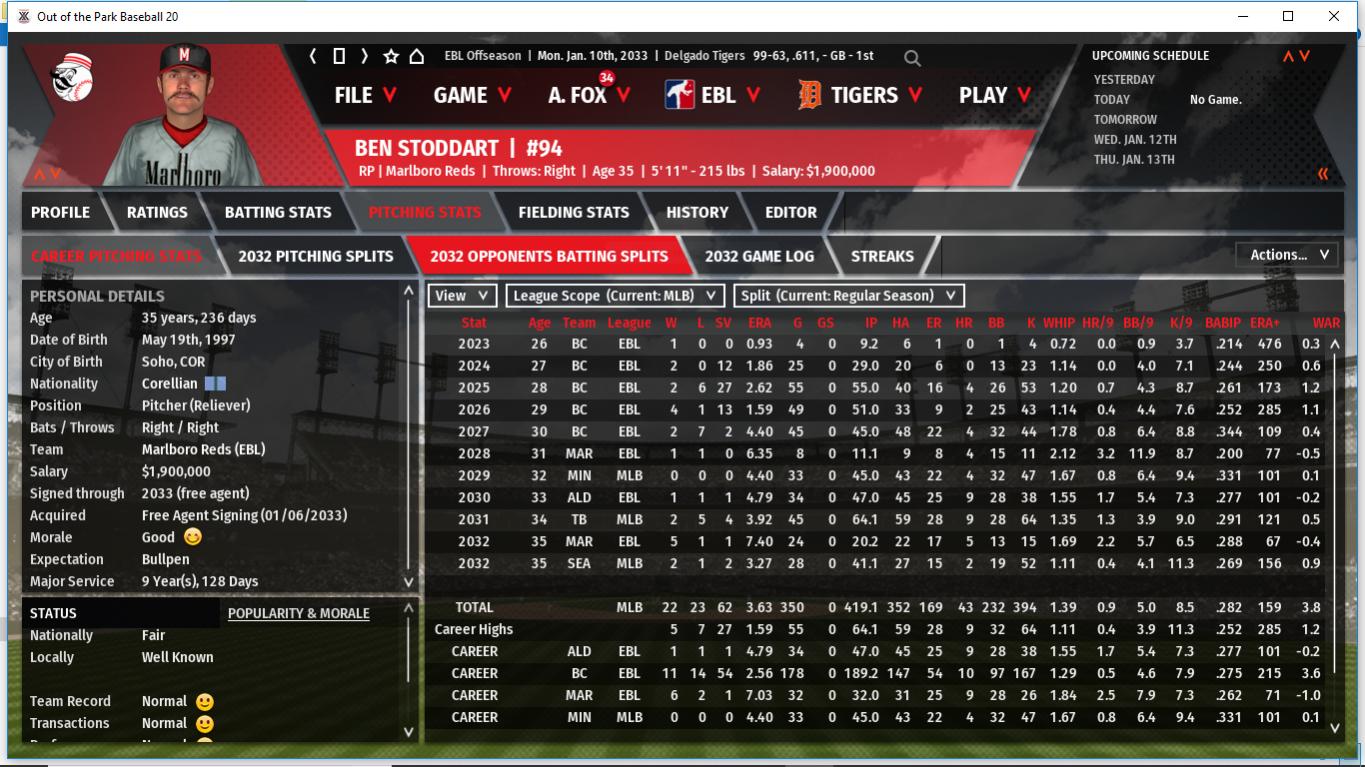Open the PLAY menu
Image resolution: width=1365 pixels, height=767 pixels.
click(x=995, y=95)
